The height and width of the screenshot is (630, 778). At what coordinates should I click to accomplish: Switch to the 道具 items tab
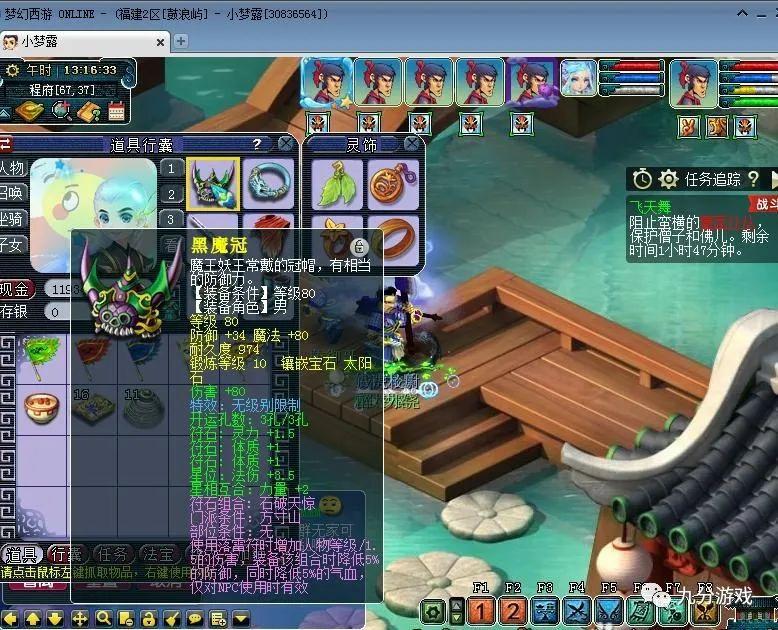(23, 553)
